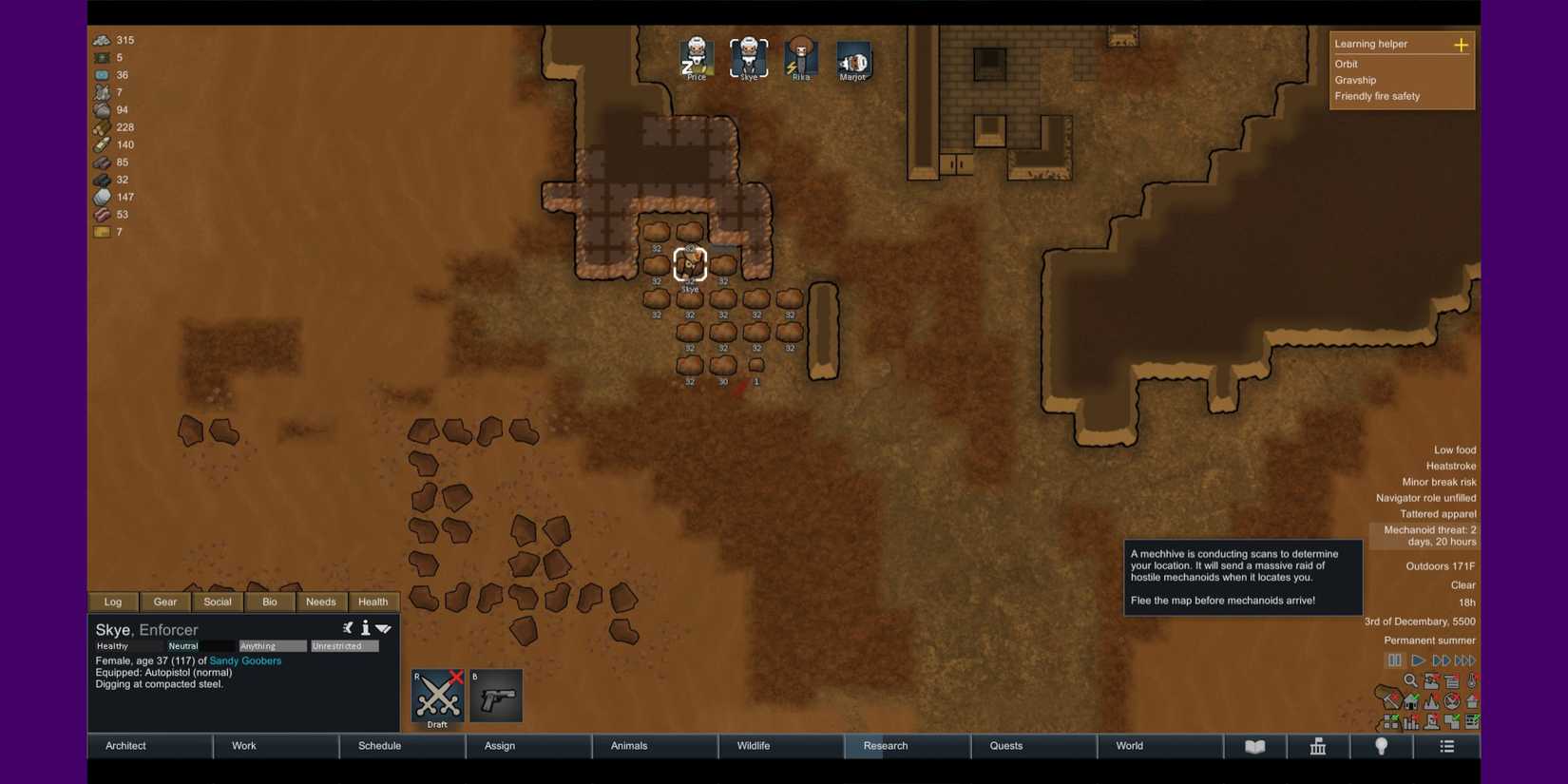Image resolution: width=1568 pixels, height=784 pixels.
Task: Select the Friendly fire safety lesson
Action: click(x=1377, y=96)
